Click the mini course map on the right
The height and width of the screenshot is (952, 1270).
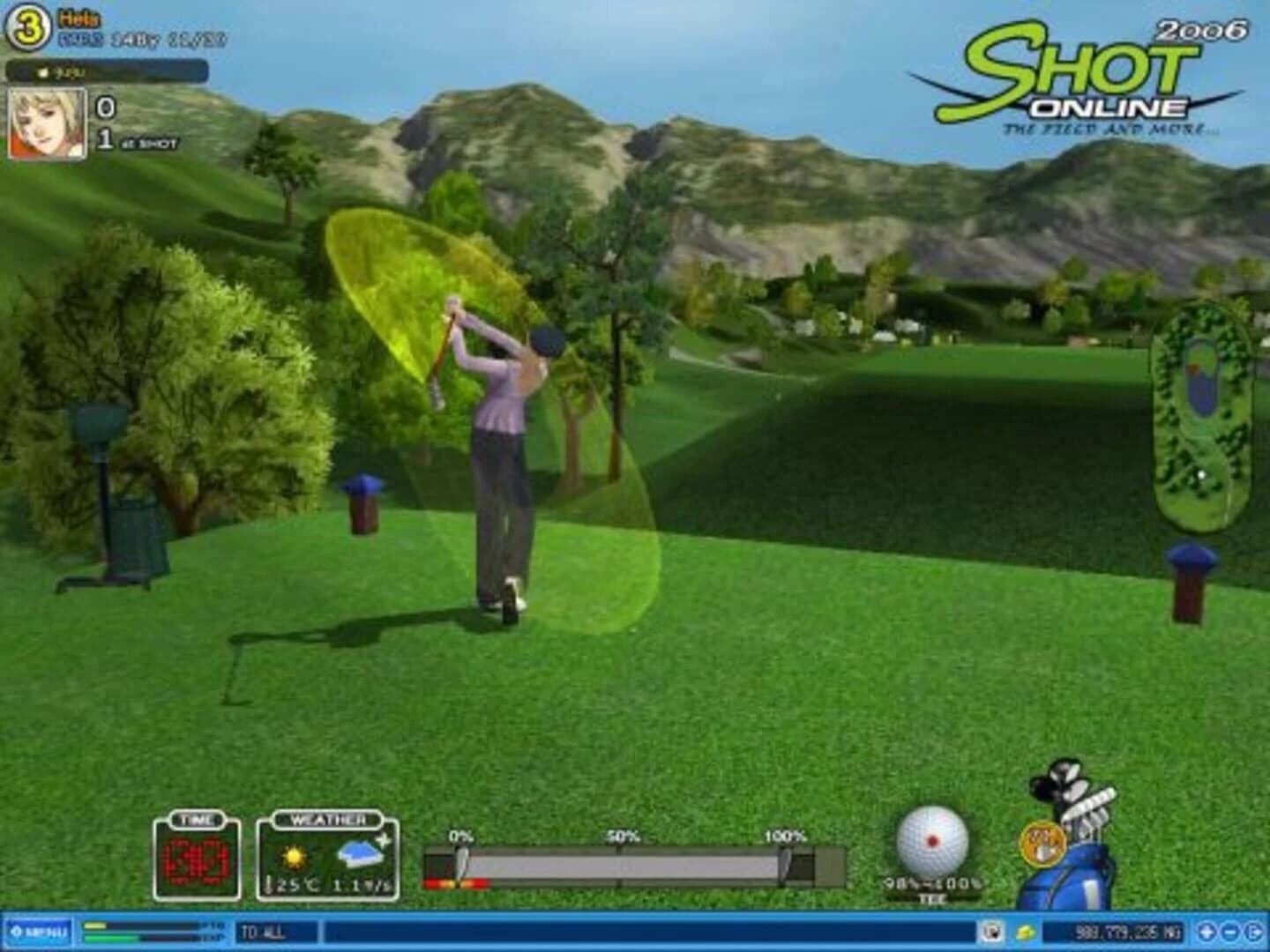click(1199, 410)
